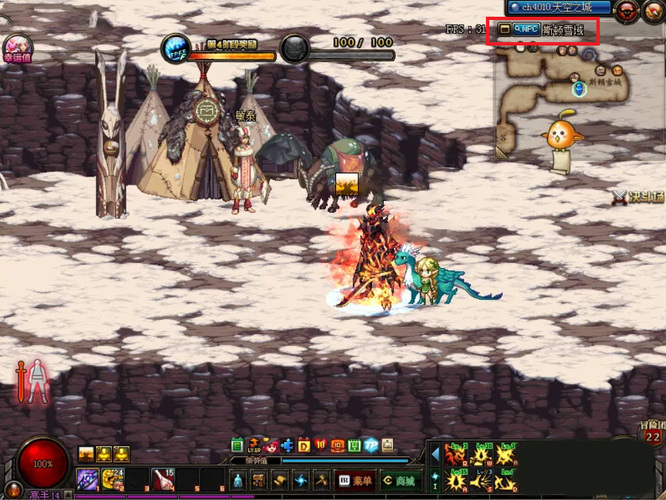The width and height of the screenshot is (666, 500).
Task: Click the left arrow on skill panel
Action: tap(435, 455)
